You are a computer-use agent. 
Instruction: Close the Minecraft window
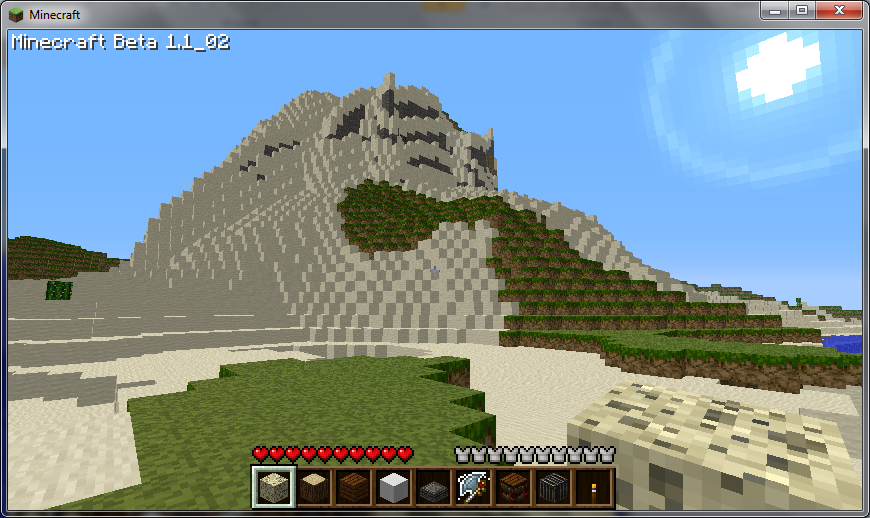click(x=838, y=10)
